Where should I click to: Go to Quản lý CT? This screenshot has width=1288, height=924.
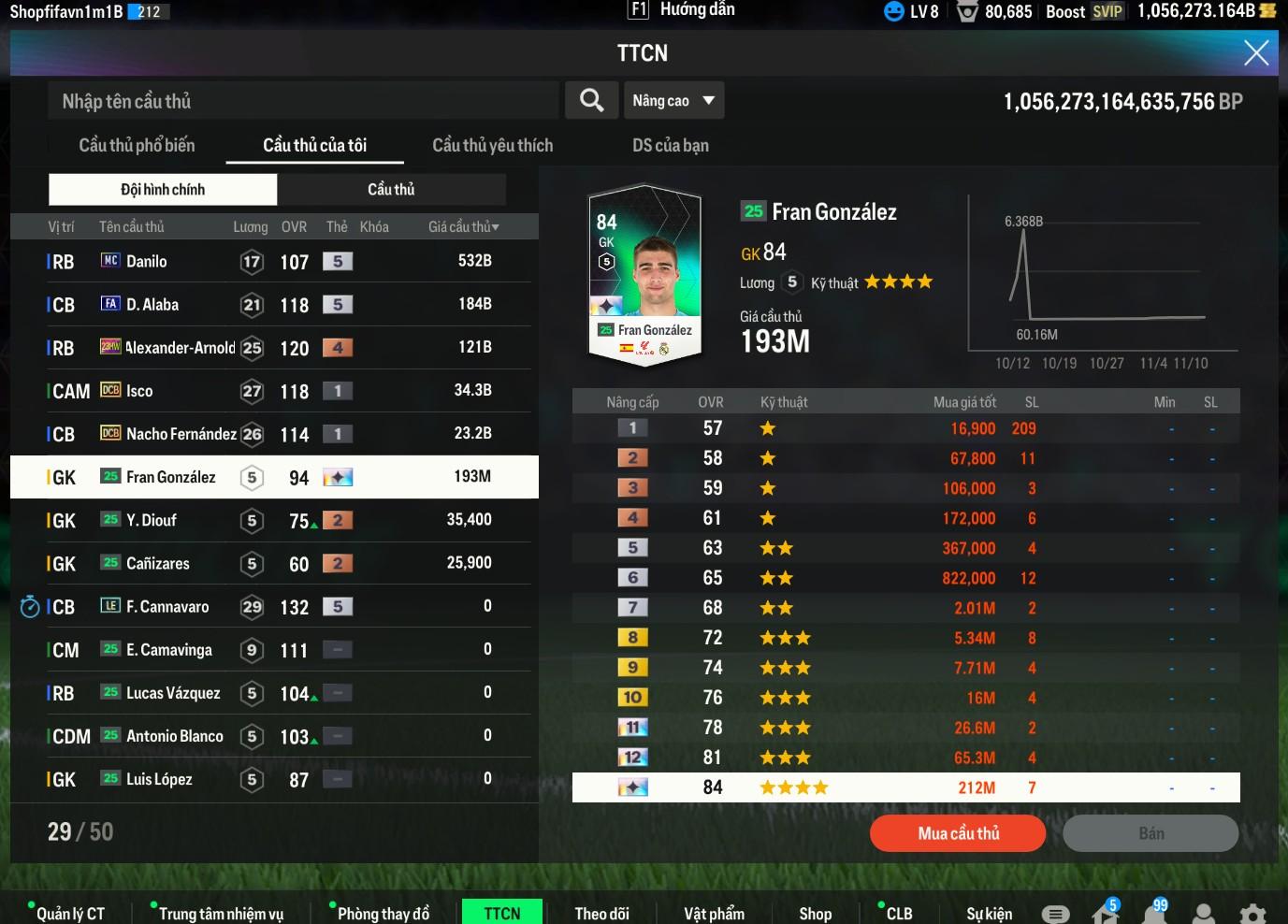coord(70,914)
